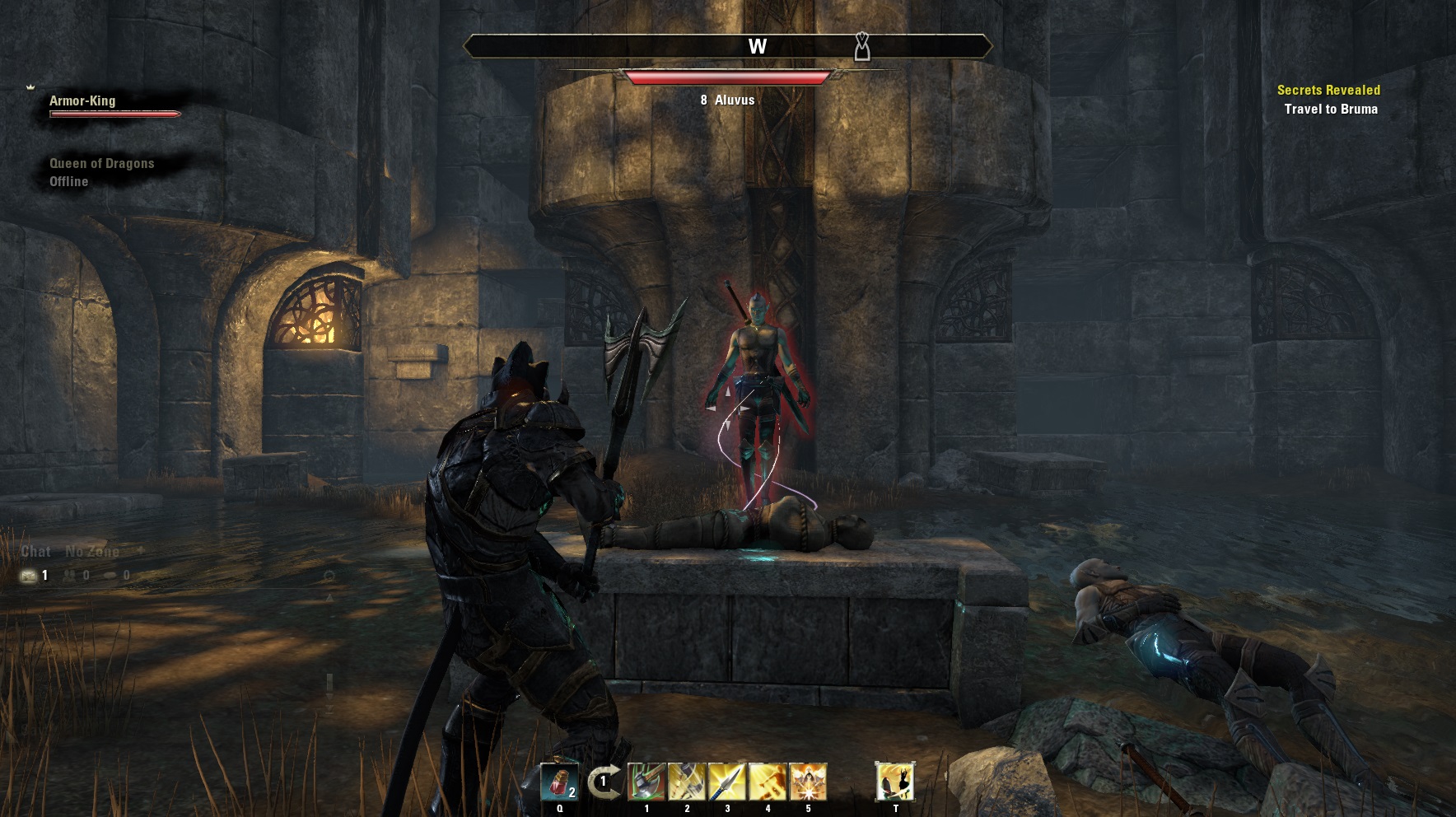Click the weapon swap arrow icon

tap(603, 782)
